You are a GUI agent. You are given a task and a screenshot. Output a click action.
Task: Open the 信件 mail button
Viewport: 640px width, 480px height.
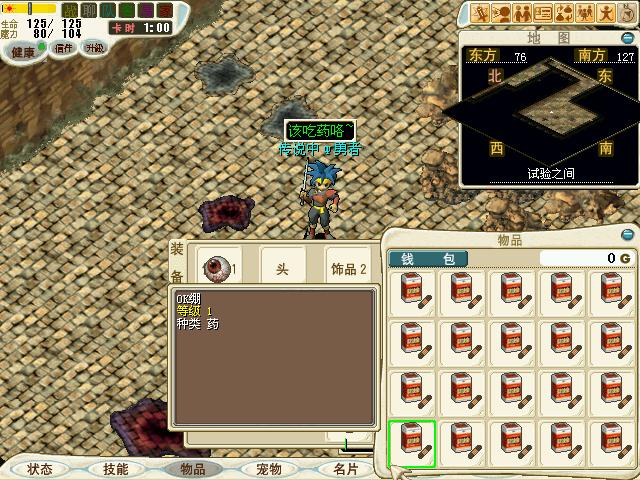pyautogui.click(x=63, y=48)
